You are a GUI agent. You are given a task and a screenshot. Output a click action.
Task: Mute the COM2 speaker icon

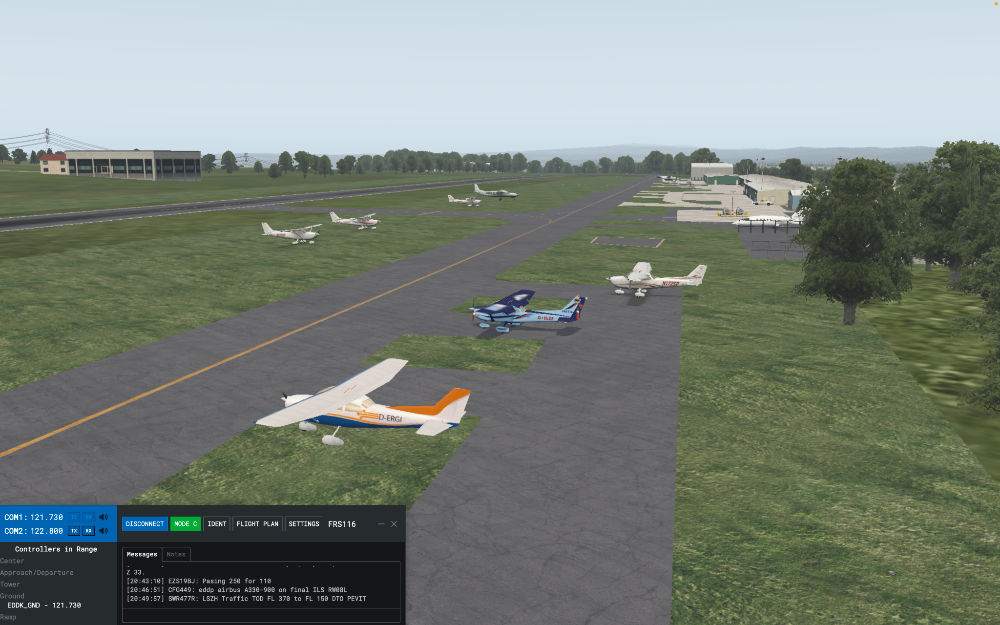pyautogui.click(x=104, y=530)
